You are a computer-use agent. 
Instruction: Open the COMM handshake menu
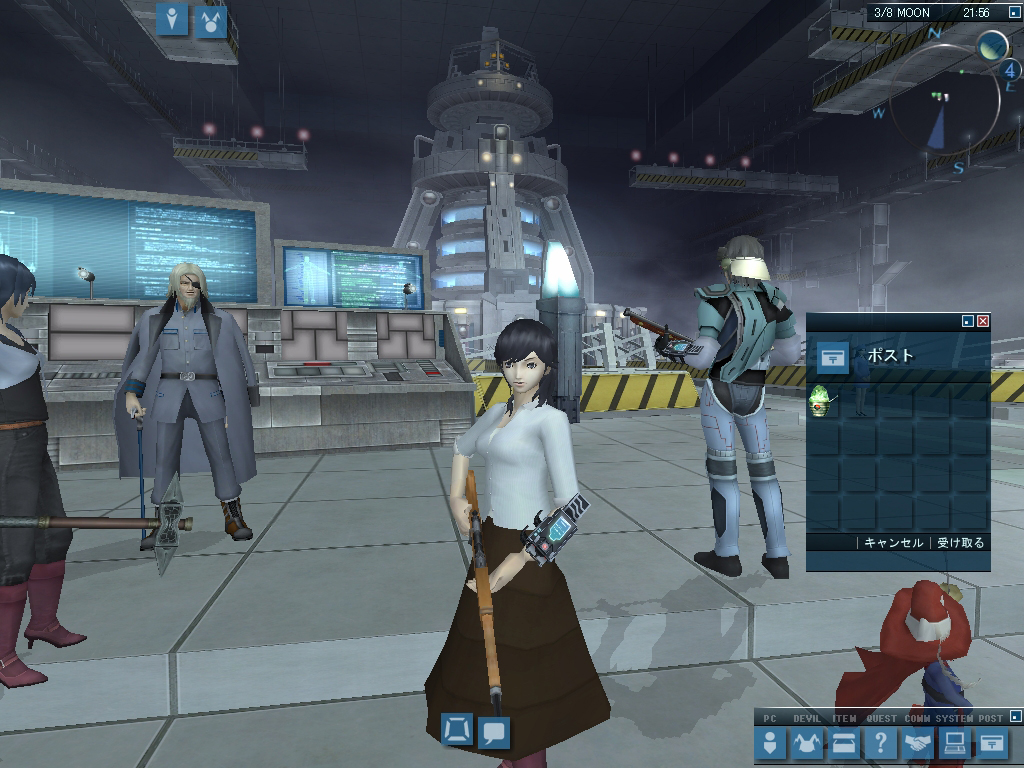pyautogui.click(x=918, y=743)
